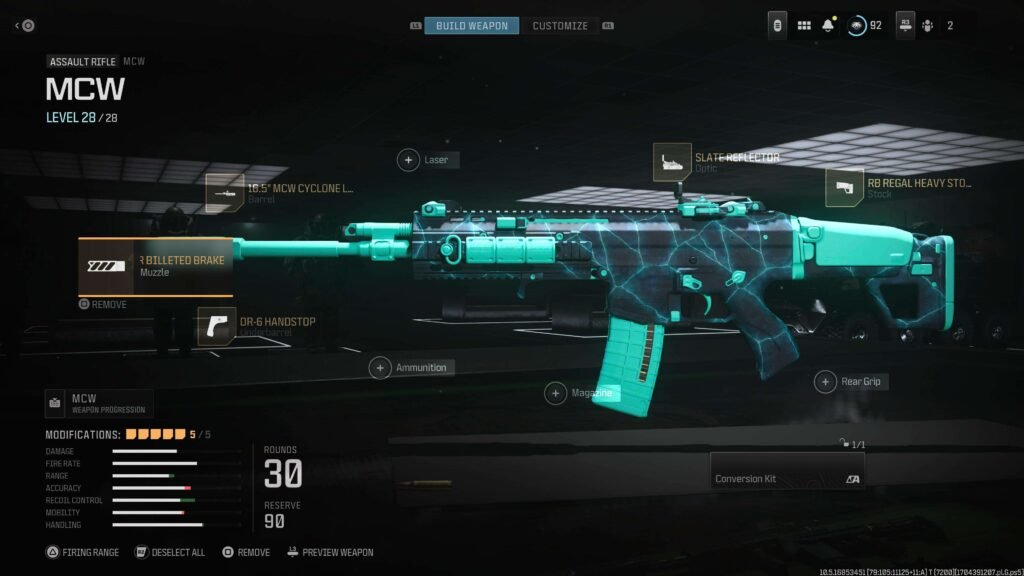Select the Billeted Brake muzzle slot

tap(156, 266)
